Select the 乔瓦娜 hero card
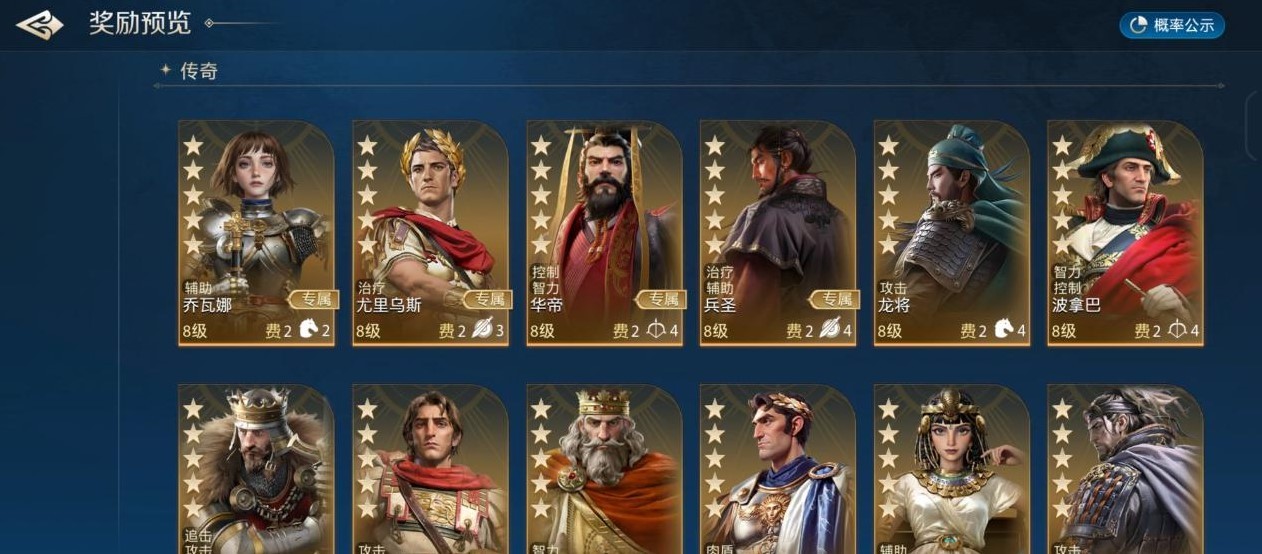 (256, 233)
